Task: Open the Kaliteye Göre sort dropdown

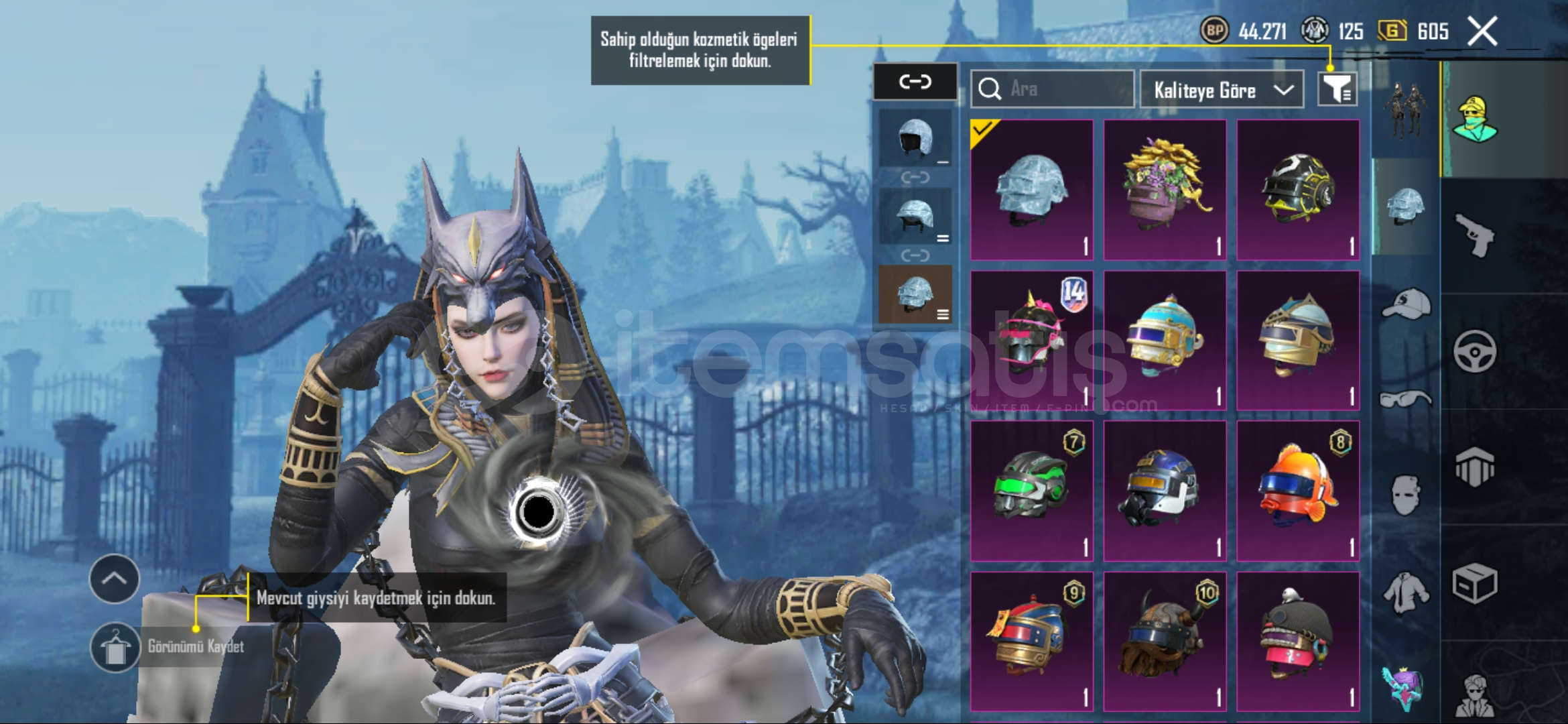Action: pyautogui.click(x=1221, y=90)
